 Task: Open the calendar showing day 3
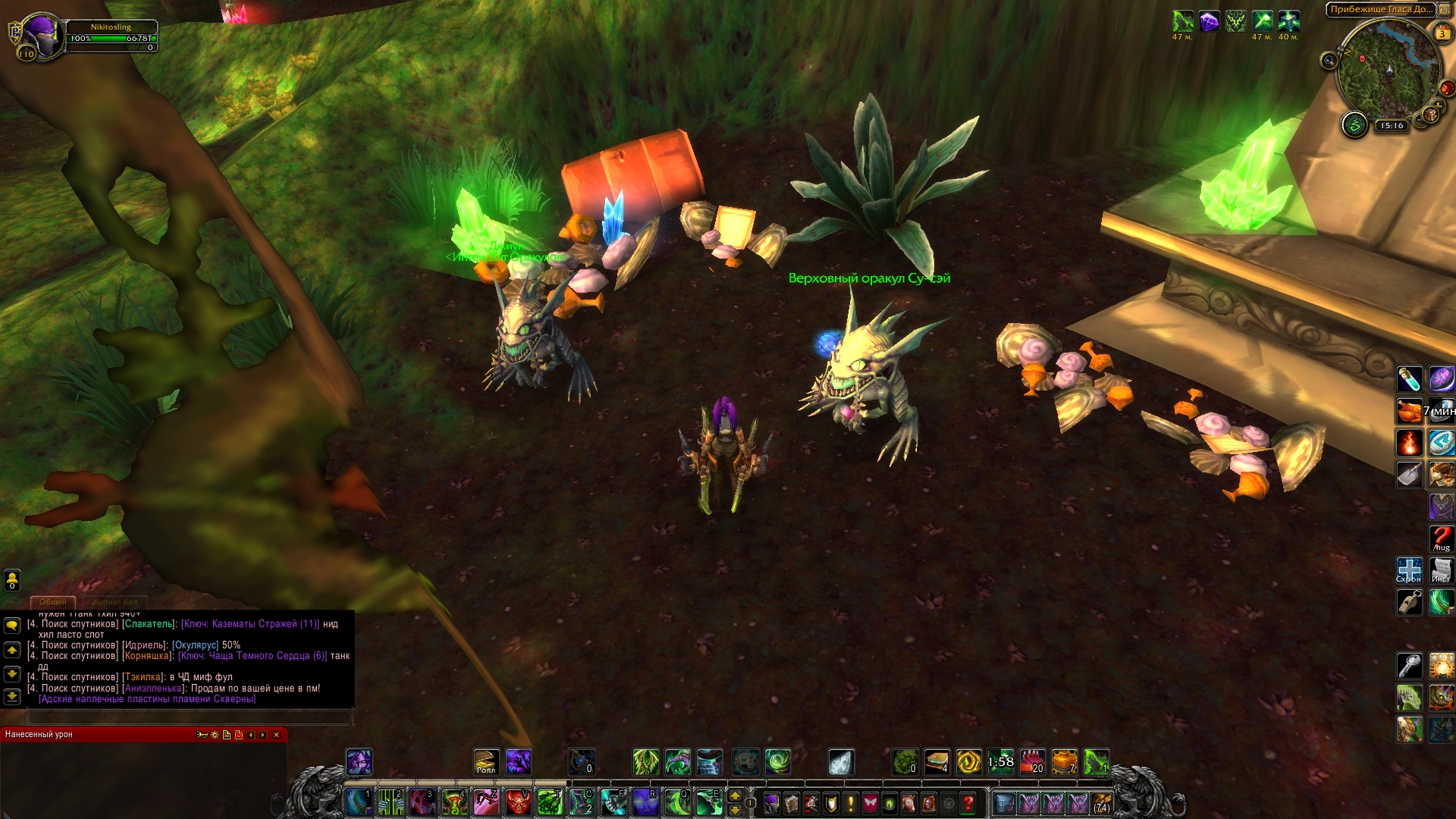1442,33
